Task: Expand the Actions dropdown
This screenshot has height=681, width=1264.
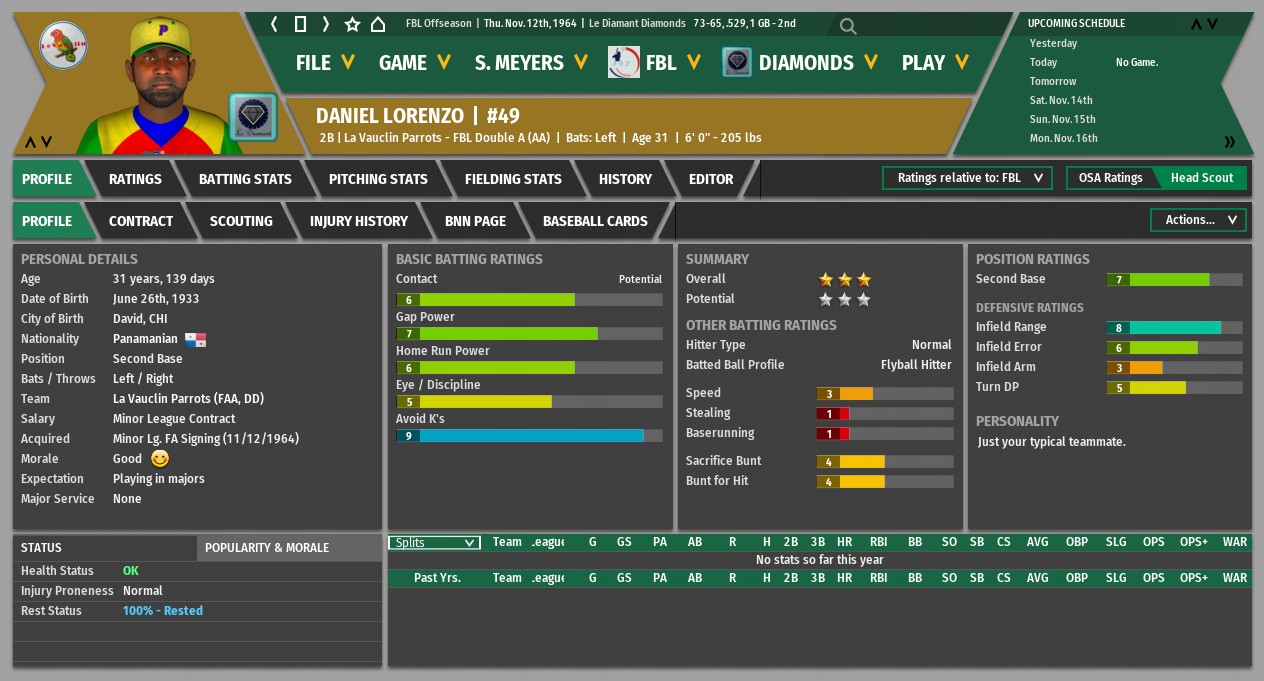Action: pyautogui.click(x=1199, y=220)
